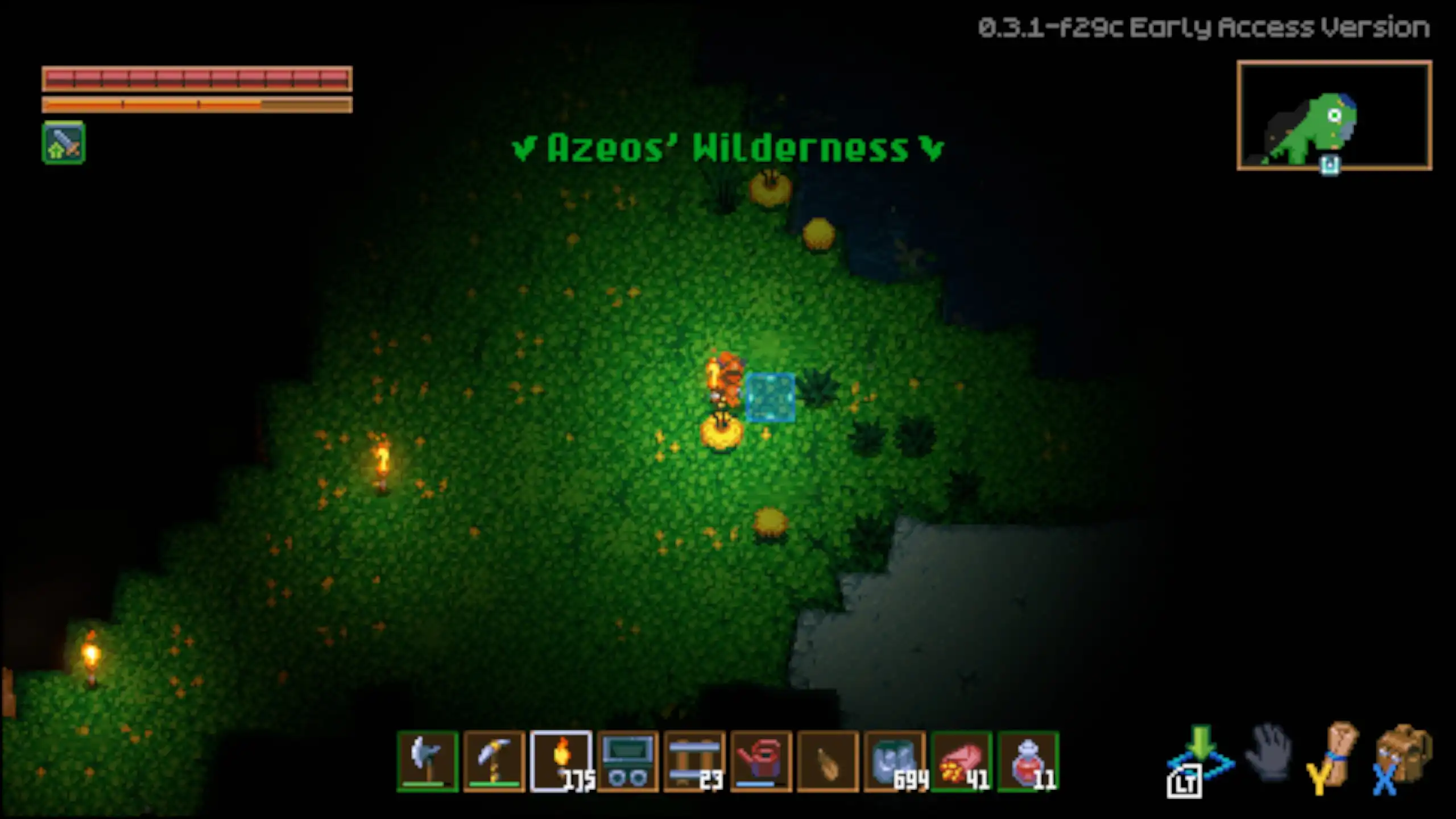Click the grey glove interact icon
The image size is (1456, 819).
[x=1269, y=753]
